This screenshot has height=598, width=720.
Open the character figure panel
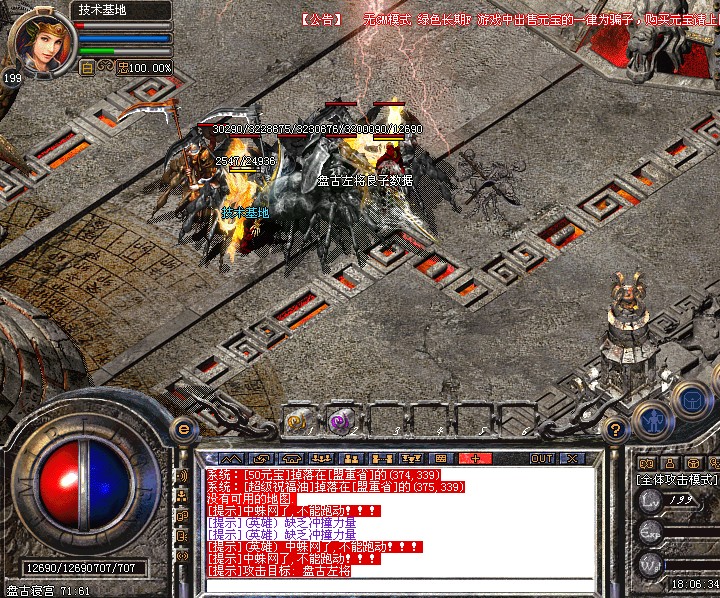pos(653,420)
